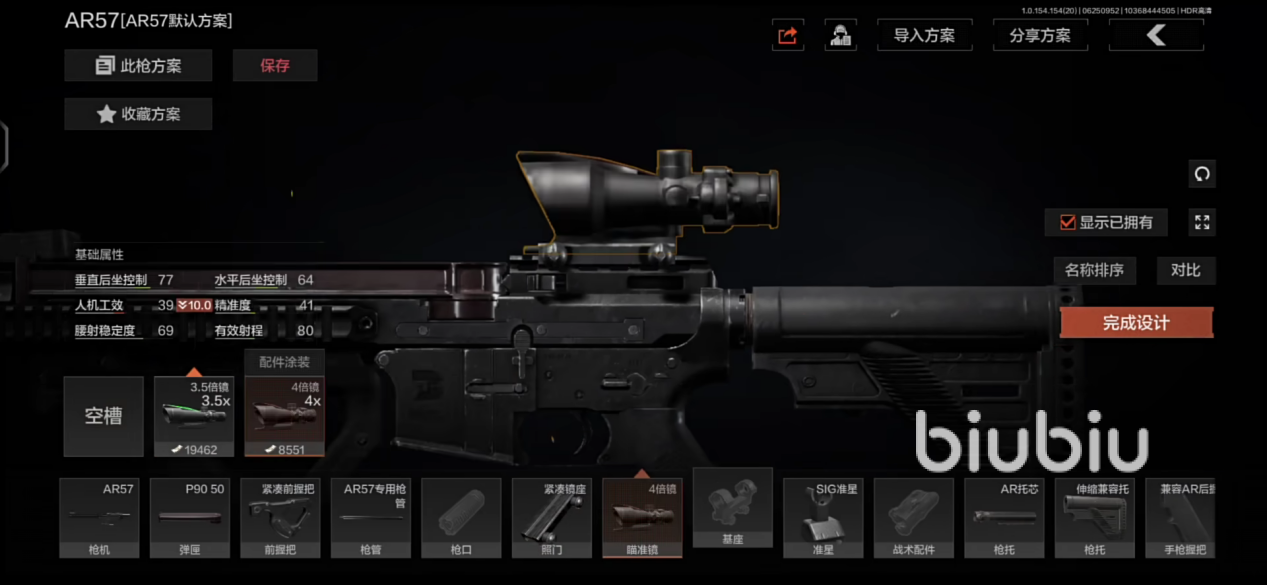Go back with the left arrow button
This screenshot has width=1267, height=585.
pos(1156,35)
